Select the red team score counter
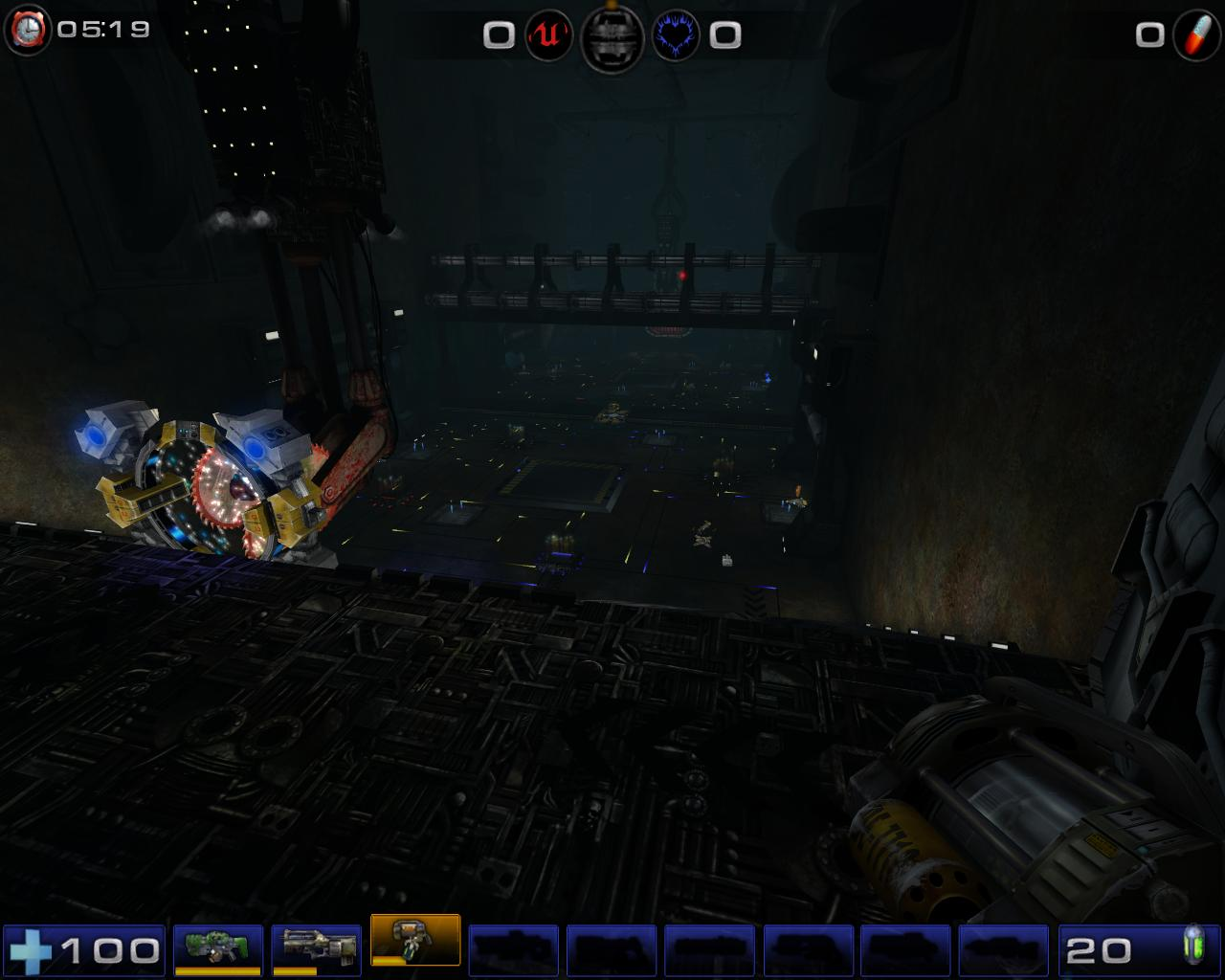 click(x=497, y=36)
